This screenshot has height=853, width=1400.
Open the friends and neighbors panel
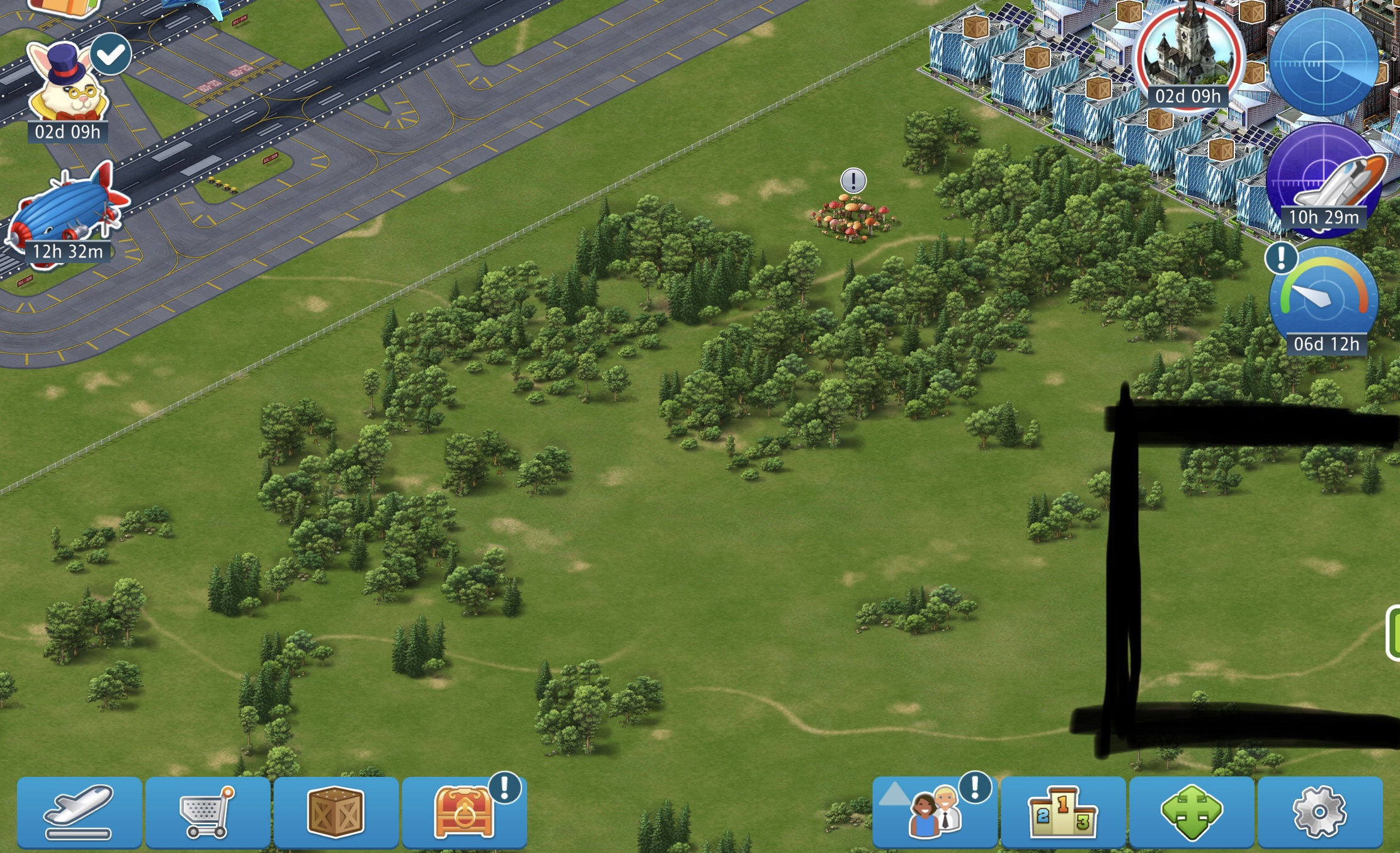[935, 813]
